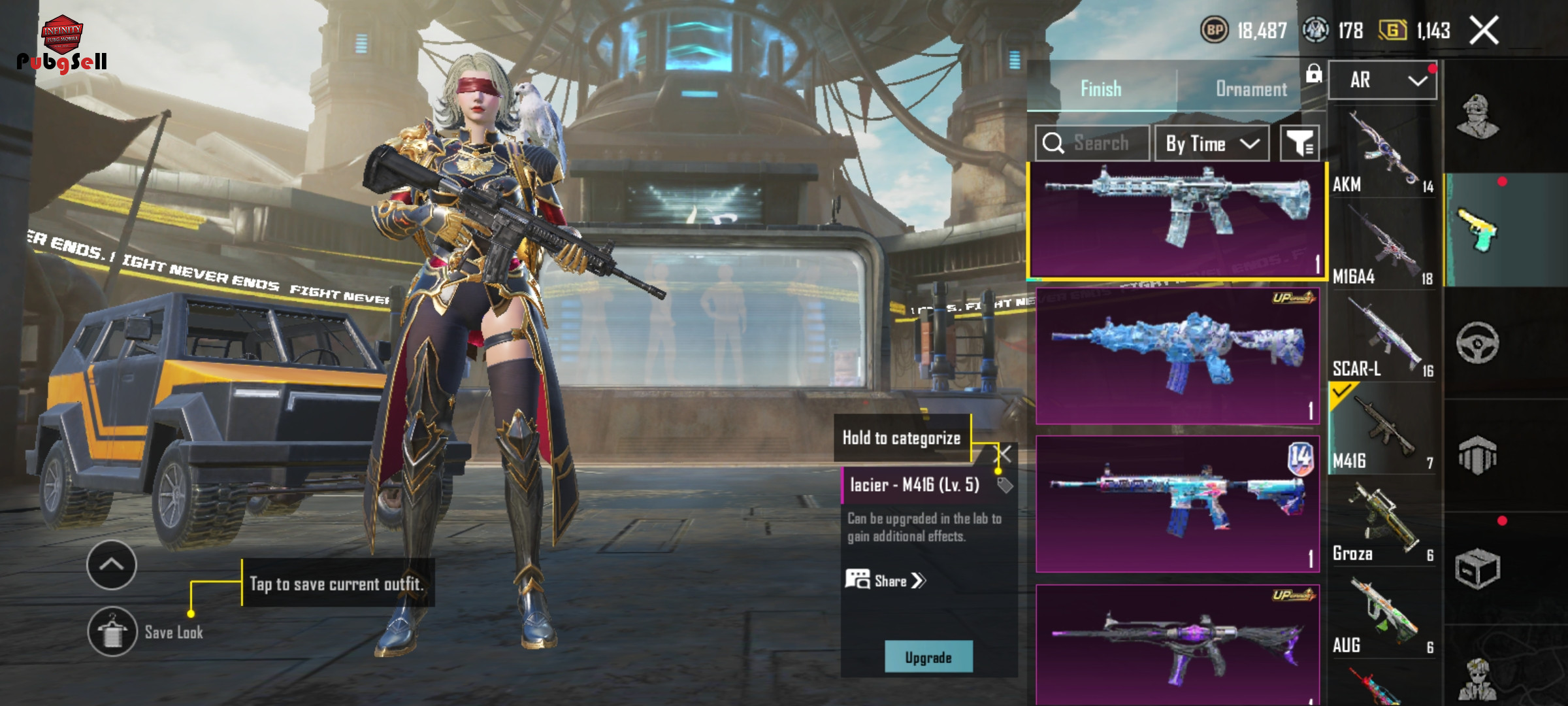Open the AR weapon category dropdown
The width and height of the screenshot is (1568, 706).
1382,80
